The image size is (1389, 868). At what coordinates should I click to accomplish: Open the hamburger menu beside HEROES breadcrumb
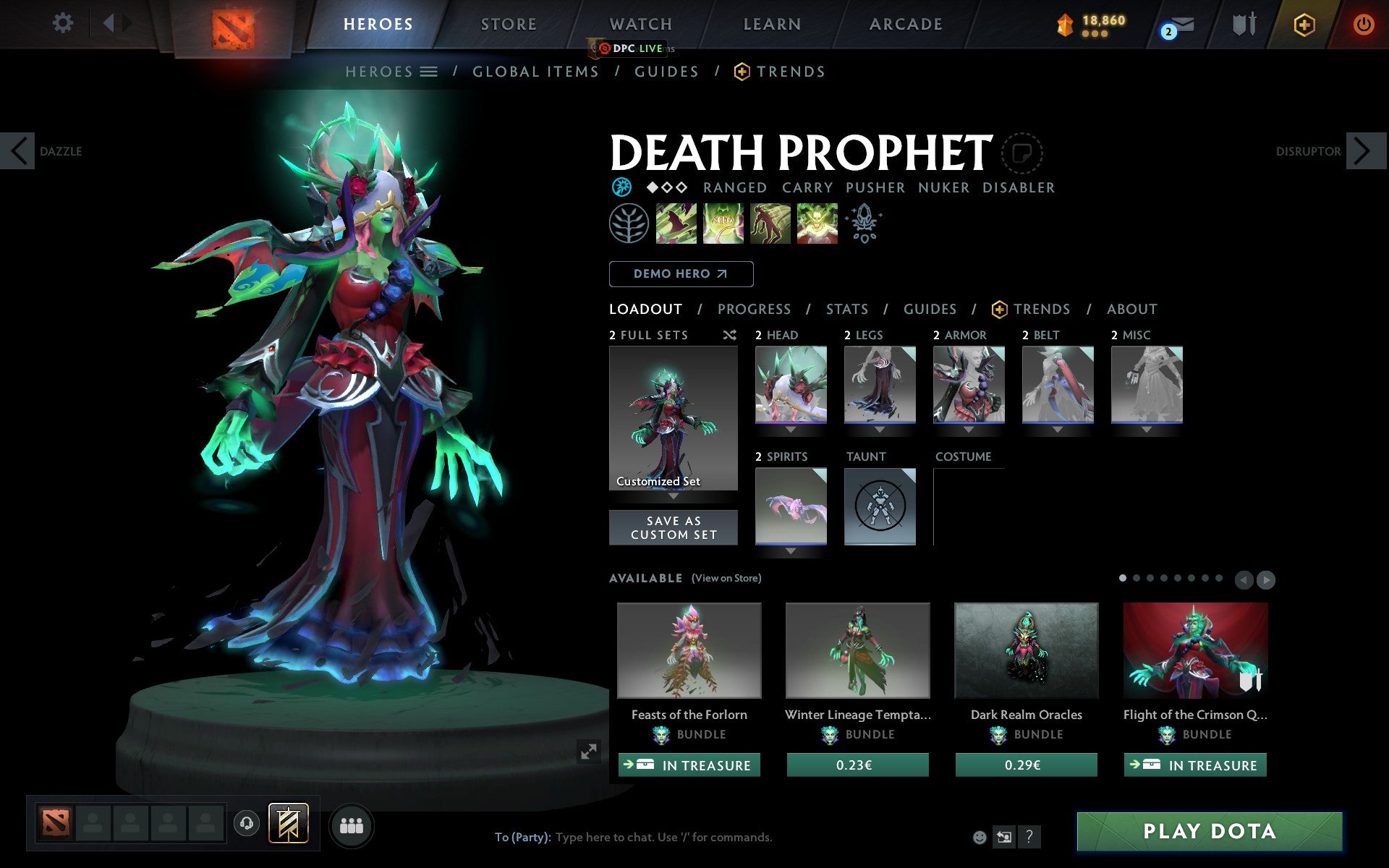tap(430, 72)
